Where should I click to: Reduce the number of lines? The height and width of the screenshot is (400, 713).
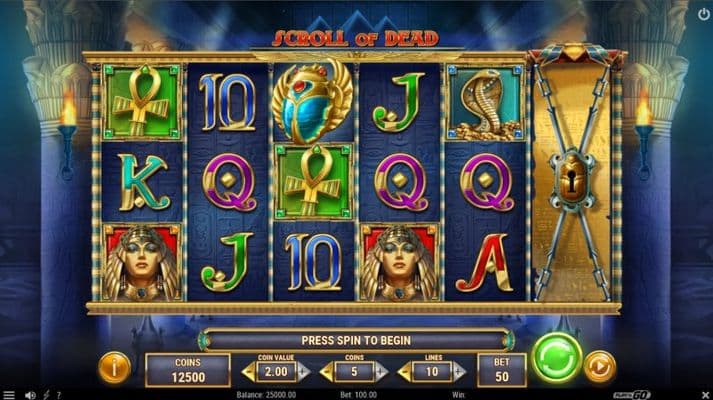coord(404,372)
